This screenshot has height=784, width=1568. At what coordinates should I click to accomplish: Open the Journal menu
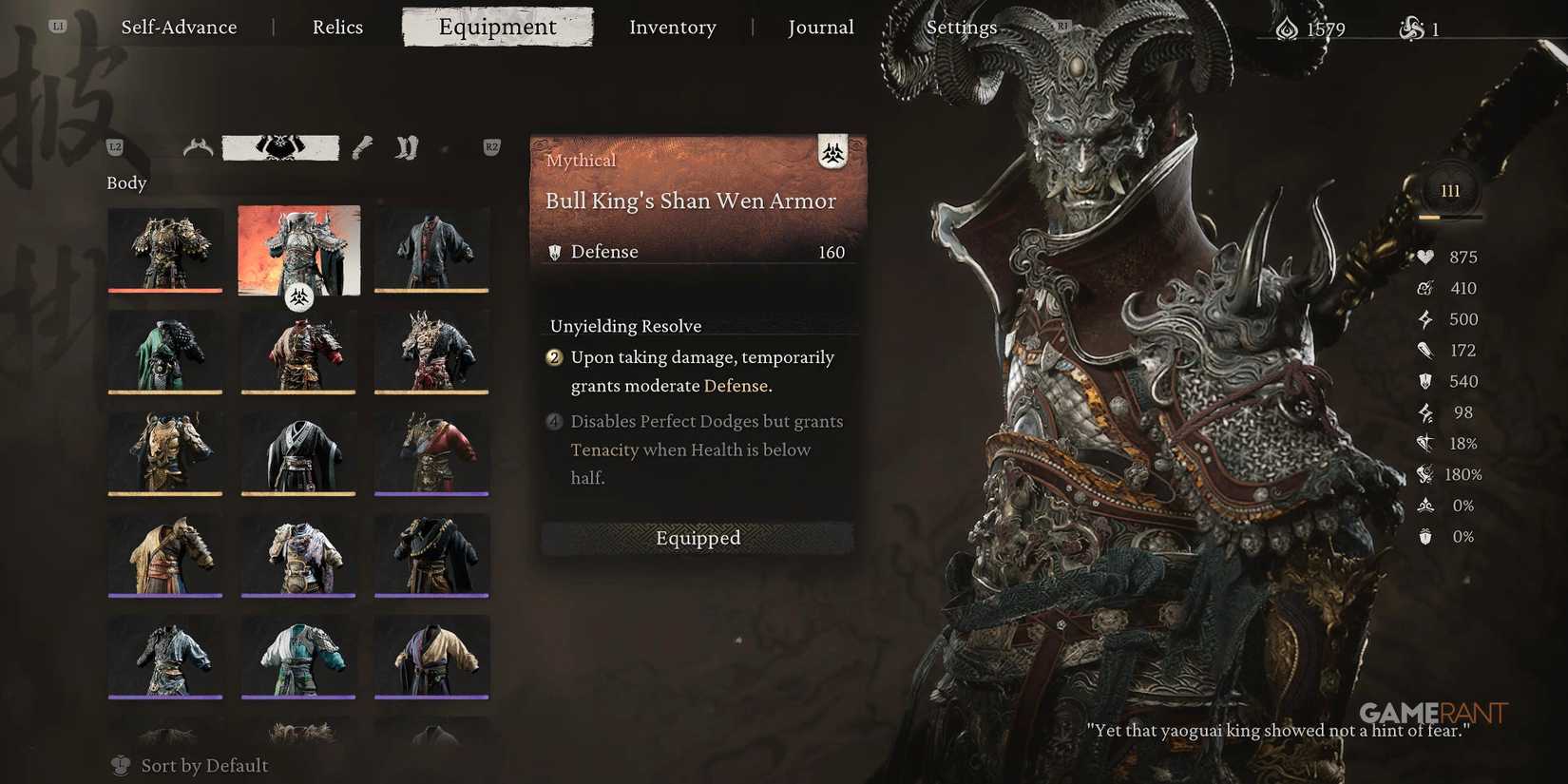(820, 27)
